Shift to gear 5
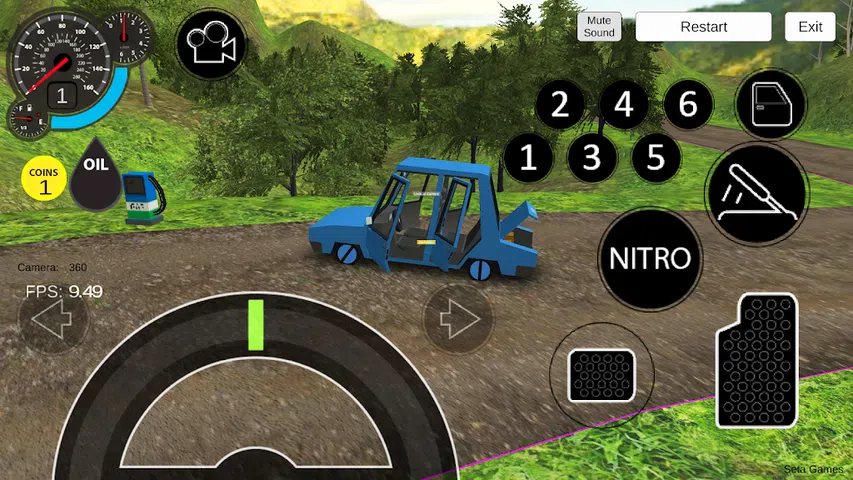 tap(656, 157)
